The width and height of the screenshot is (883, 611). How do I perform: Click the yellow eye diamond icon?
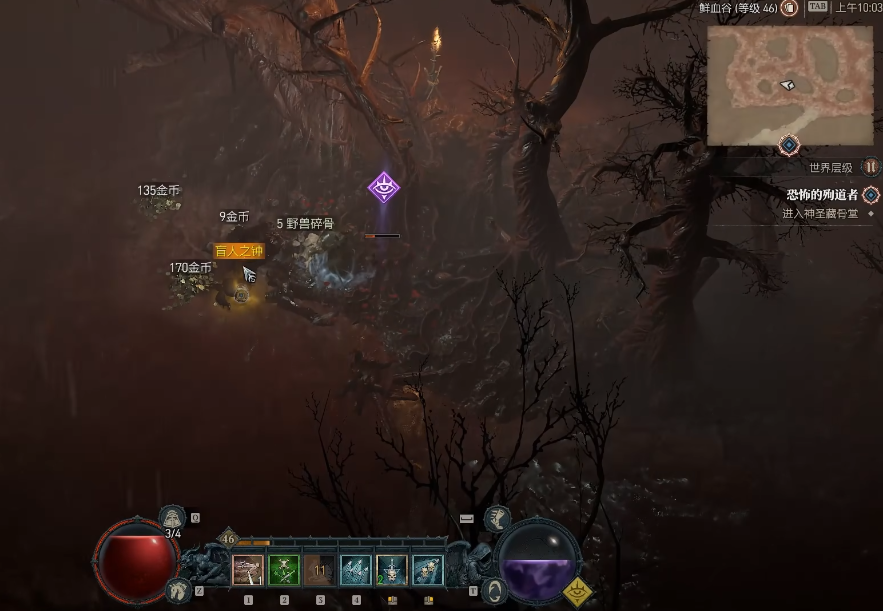coord(575,591)
